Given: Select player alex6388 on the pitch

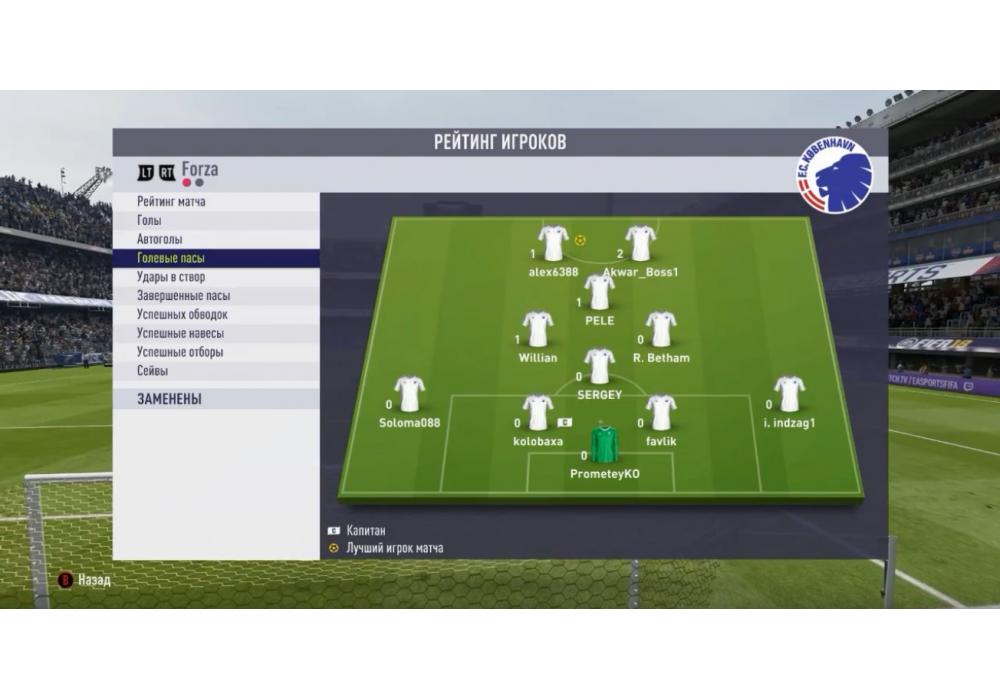Looking at the screenshot, I should point(553,243).
